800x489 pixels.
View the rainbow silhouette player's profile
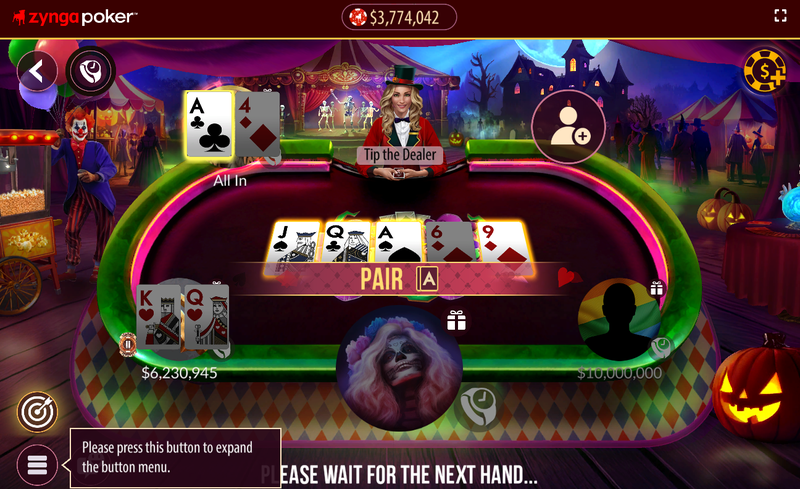click(x=620, y=322)
